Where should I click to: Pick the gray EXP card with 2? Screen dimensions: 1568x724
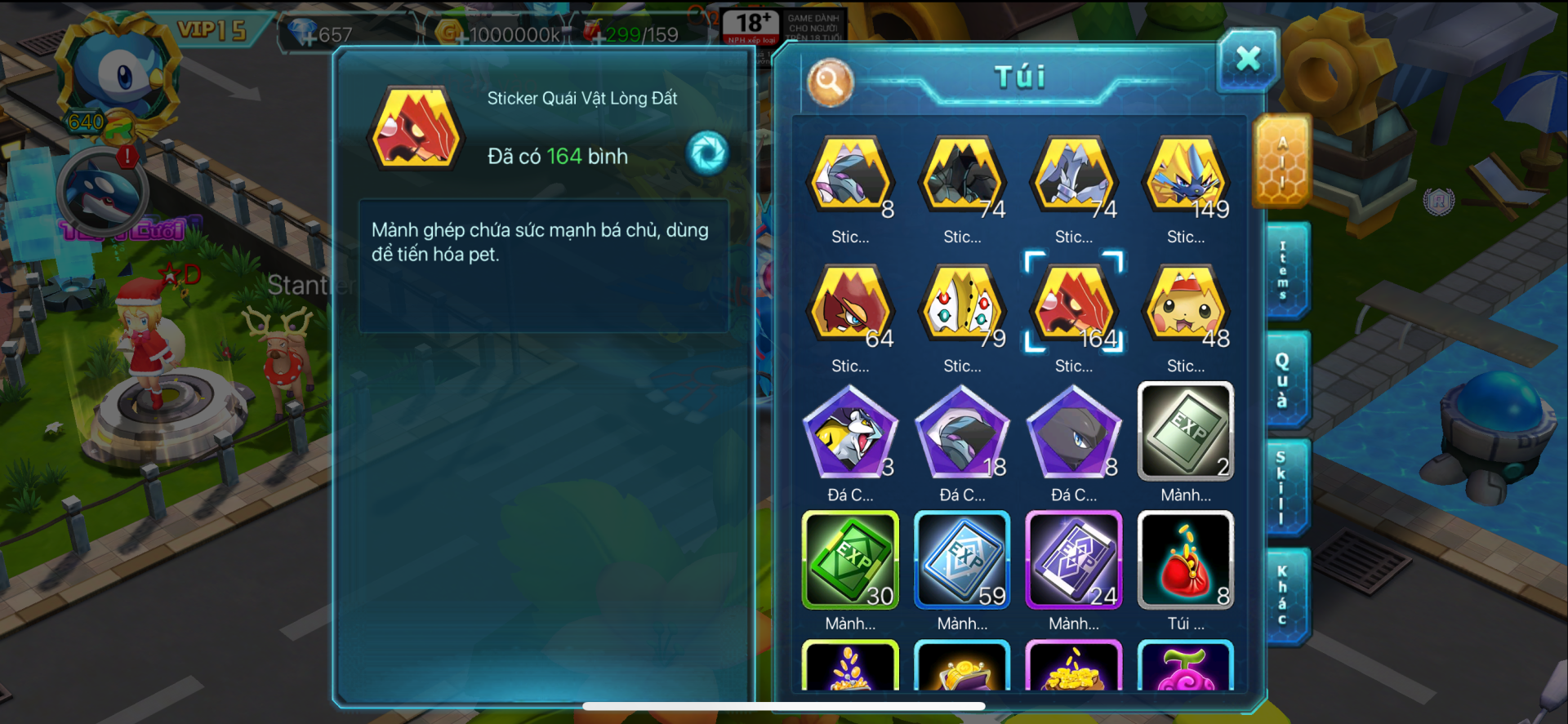point(1186,432)
